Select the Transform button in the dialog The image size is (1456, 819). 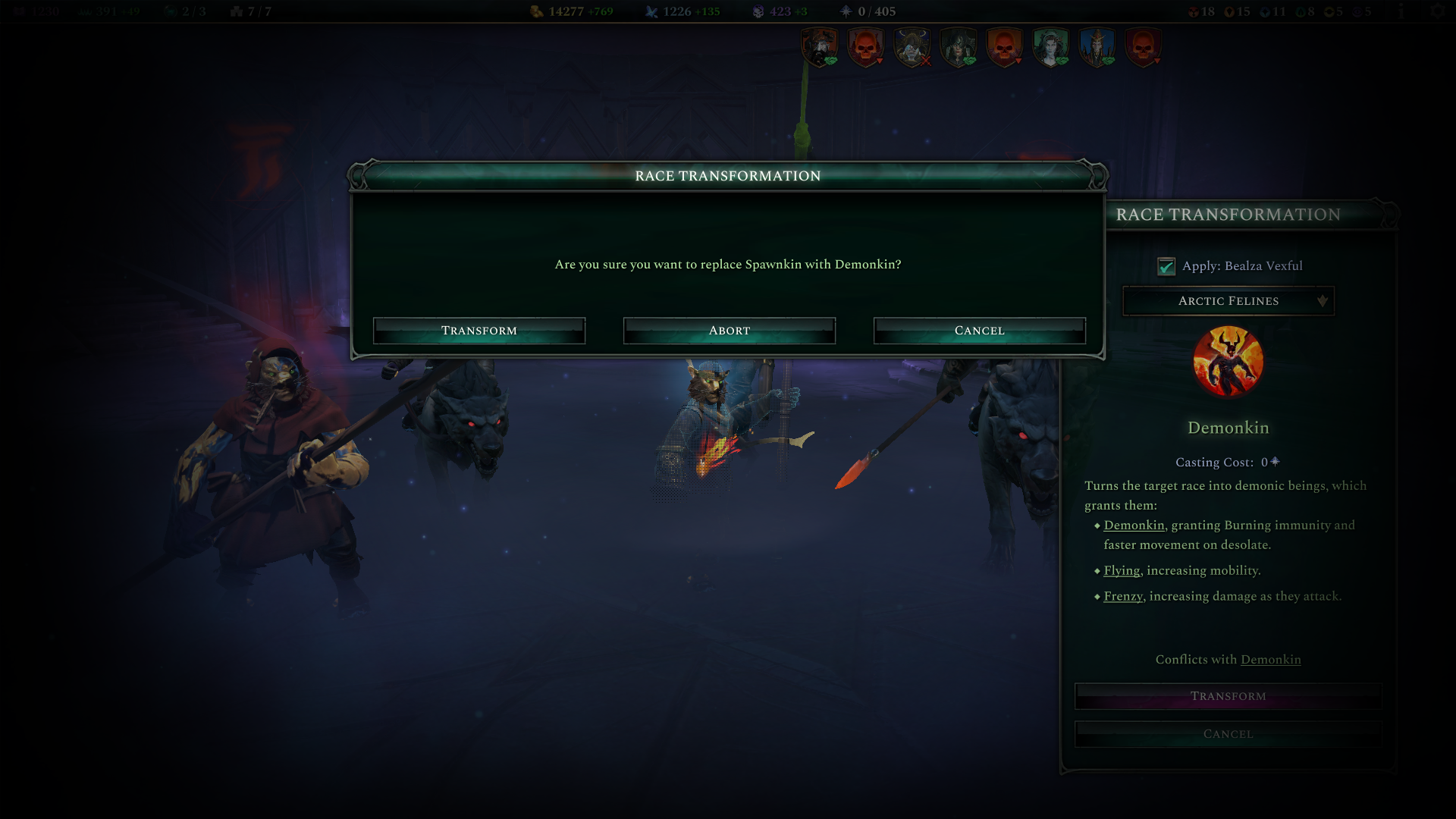click(x=479, y=330)
